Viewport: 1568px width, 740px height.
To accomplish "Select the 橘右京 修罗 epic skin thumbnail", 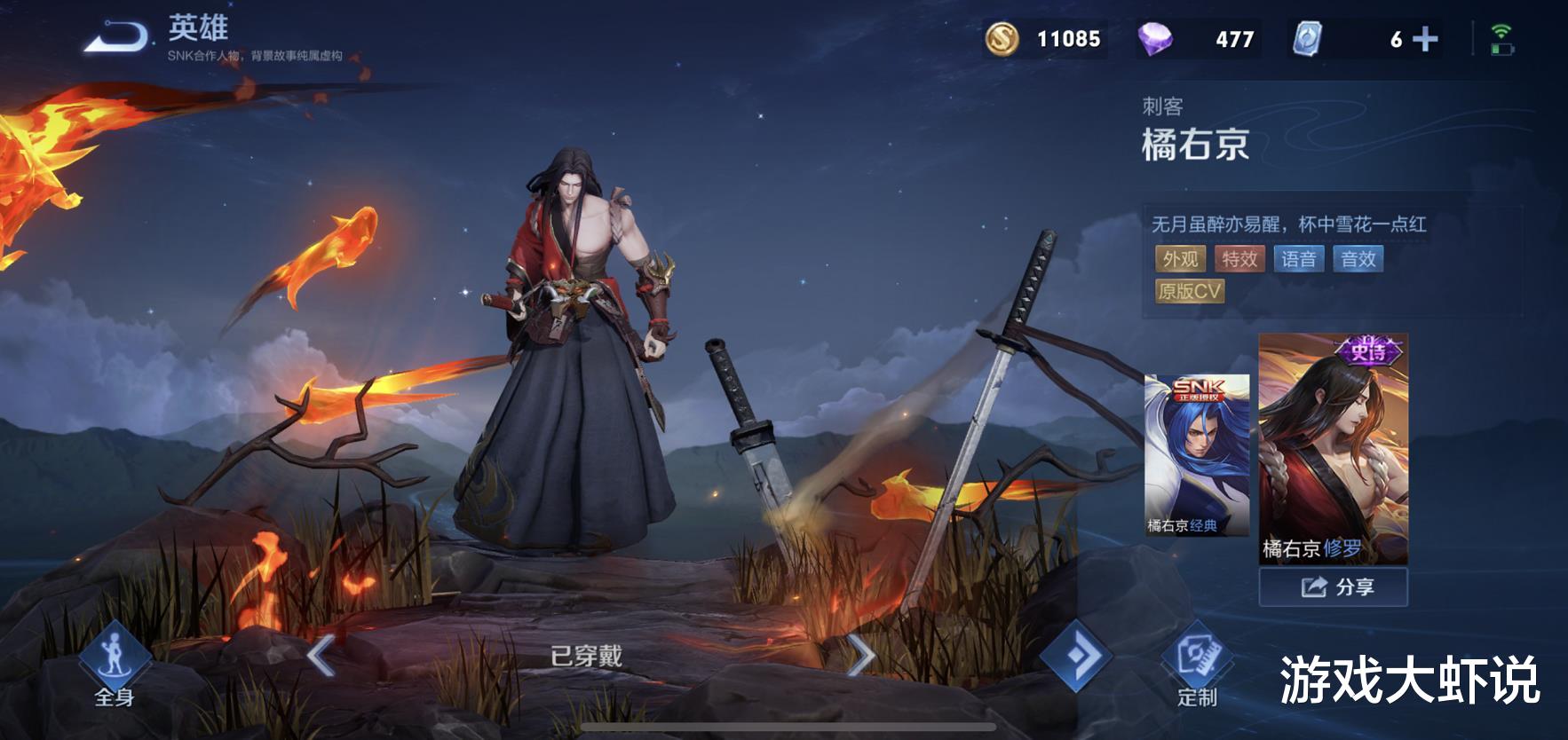I will (x=1333, y=450).
